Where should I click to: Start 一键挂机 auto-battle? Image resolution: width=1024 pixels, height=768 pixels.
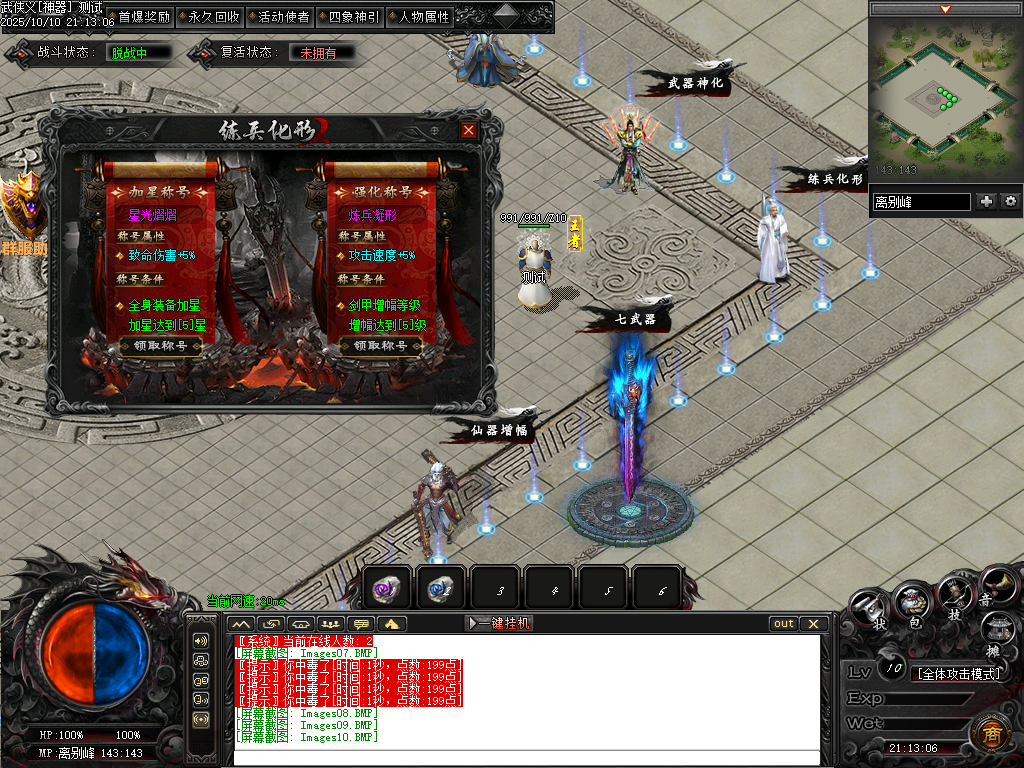(x=500, y=623)
